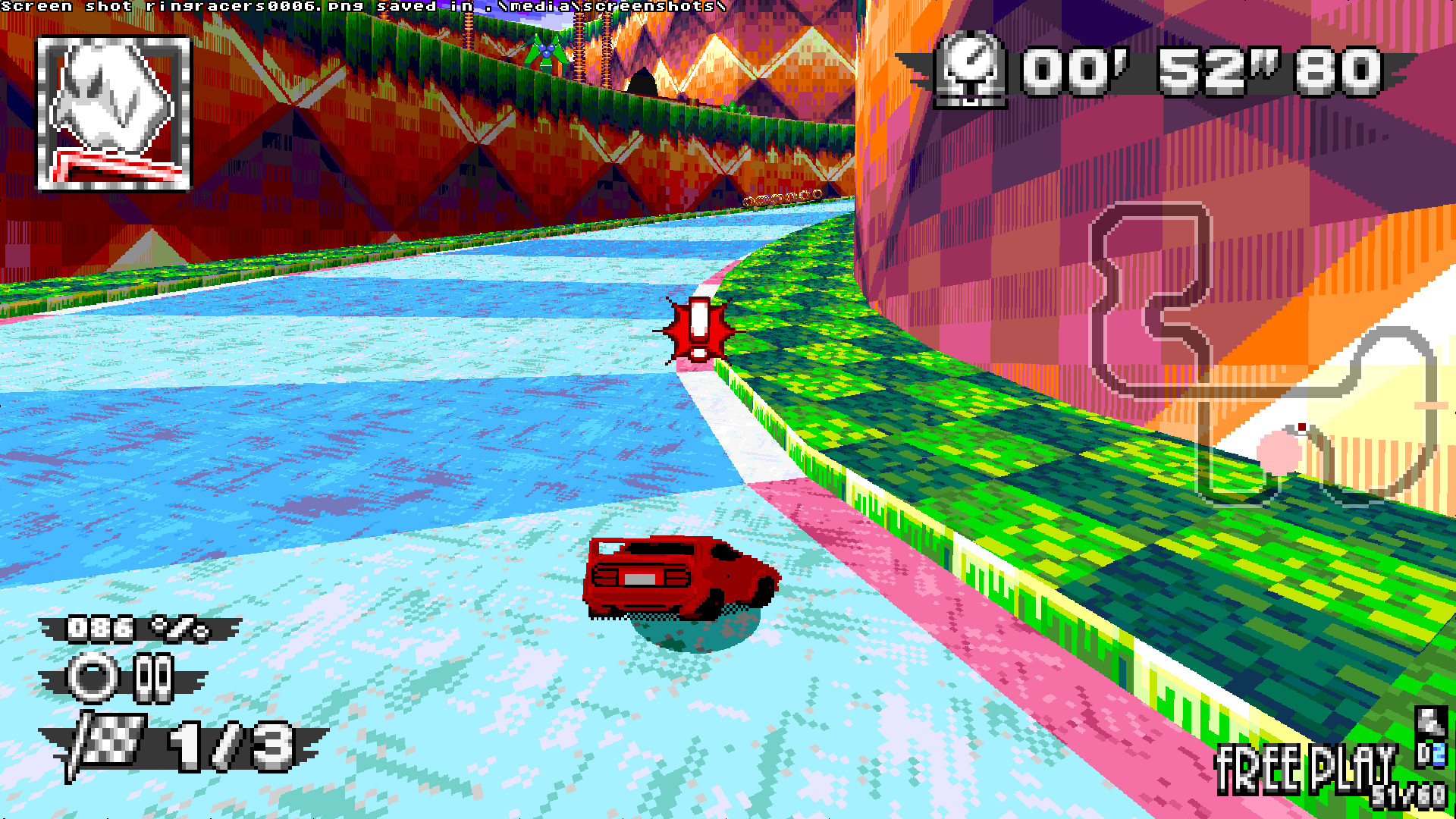Click the stopwatch icon beside race timer
Screen dimensions: 1456x819
[974, 72]
